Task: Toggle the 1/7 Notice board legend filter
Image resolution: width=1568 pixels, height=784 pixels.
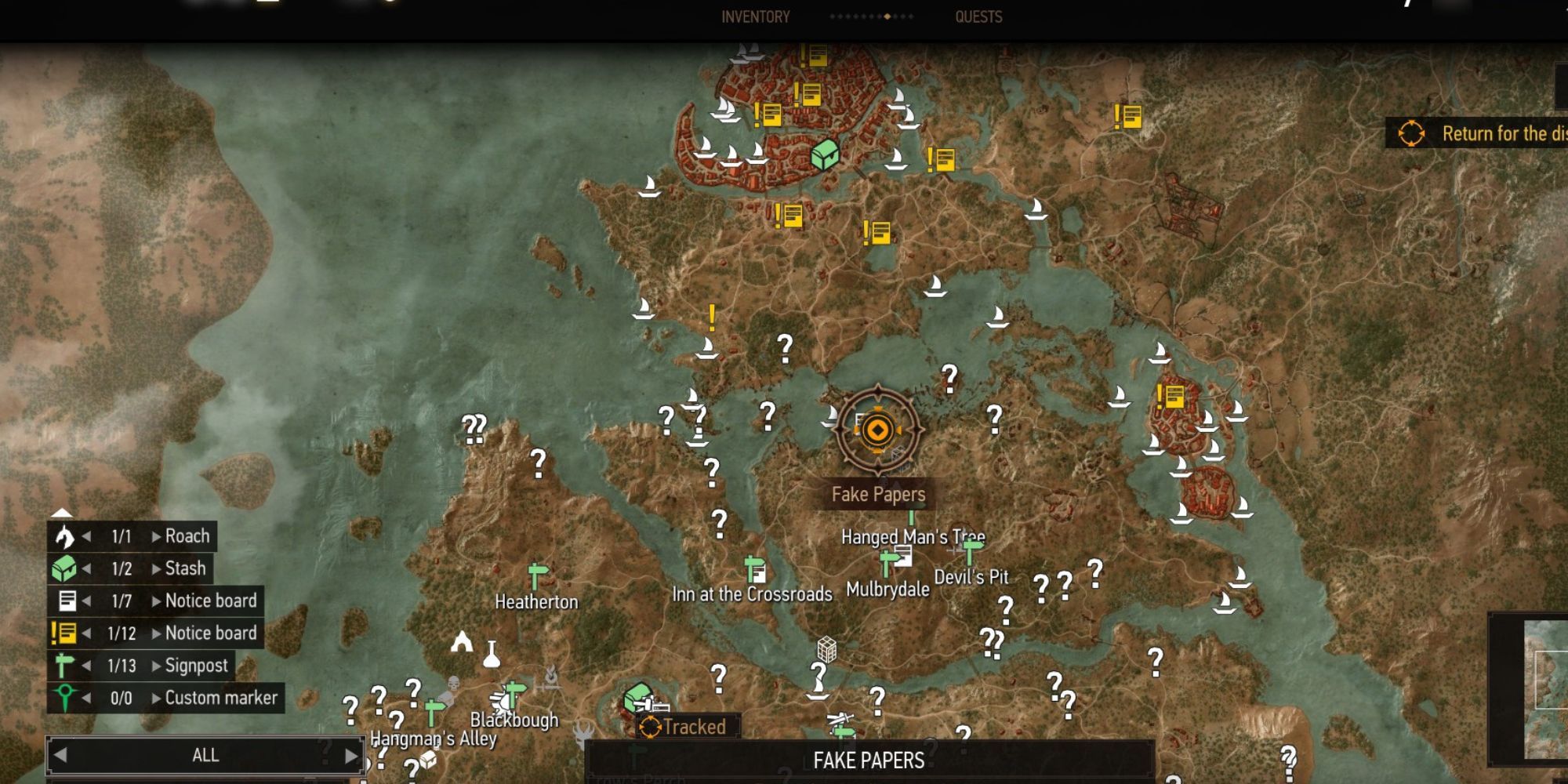Action: pyautogui.click(x=209, y=601)
